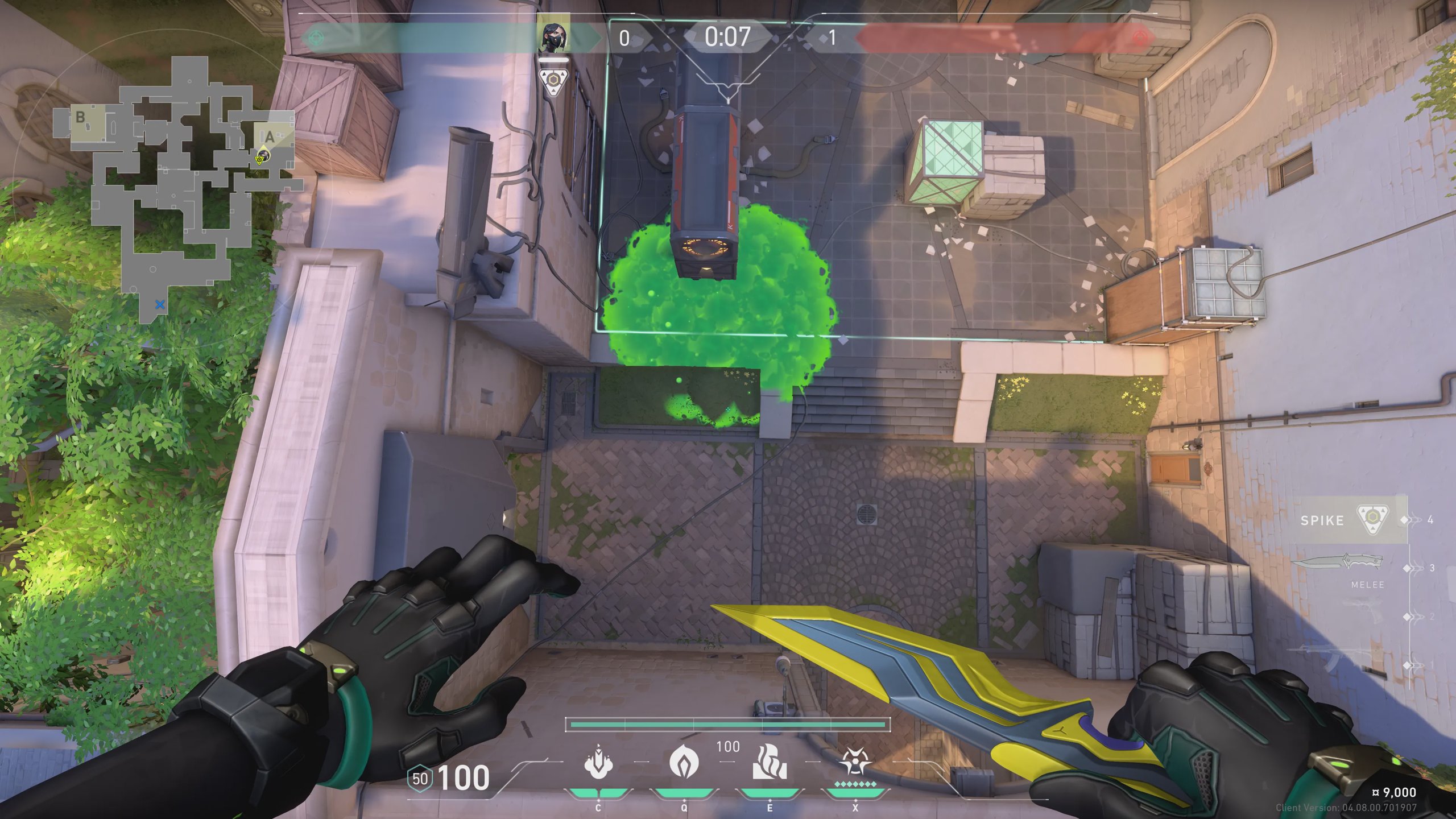Activate the Snake Bite ability icon
The width and height of the screenshot is (1456, 819).
coord(598,762)
